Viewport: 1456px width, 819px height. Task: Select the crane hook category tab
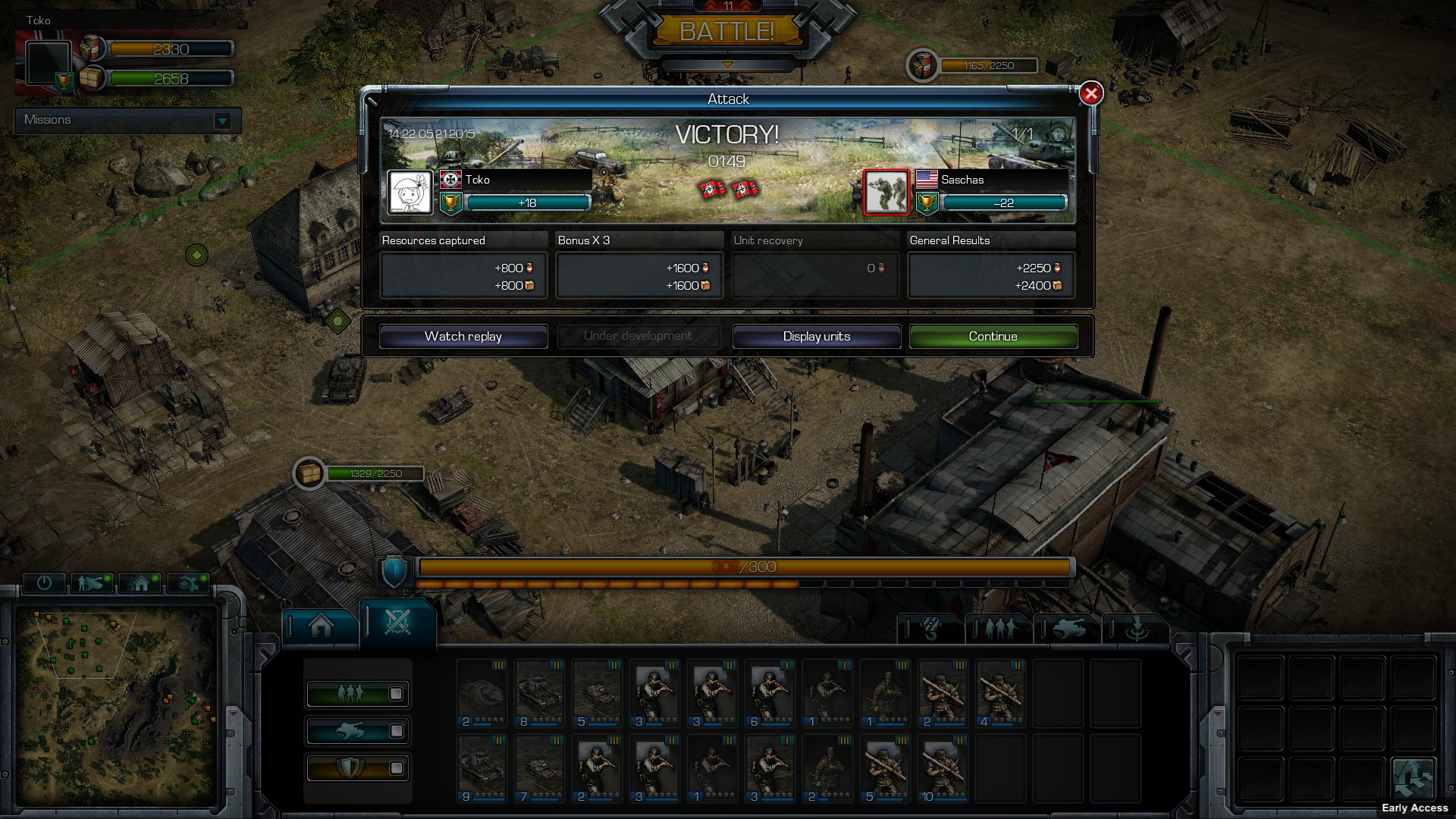coord(930,628)
